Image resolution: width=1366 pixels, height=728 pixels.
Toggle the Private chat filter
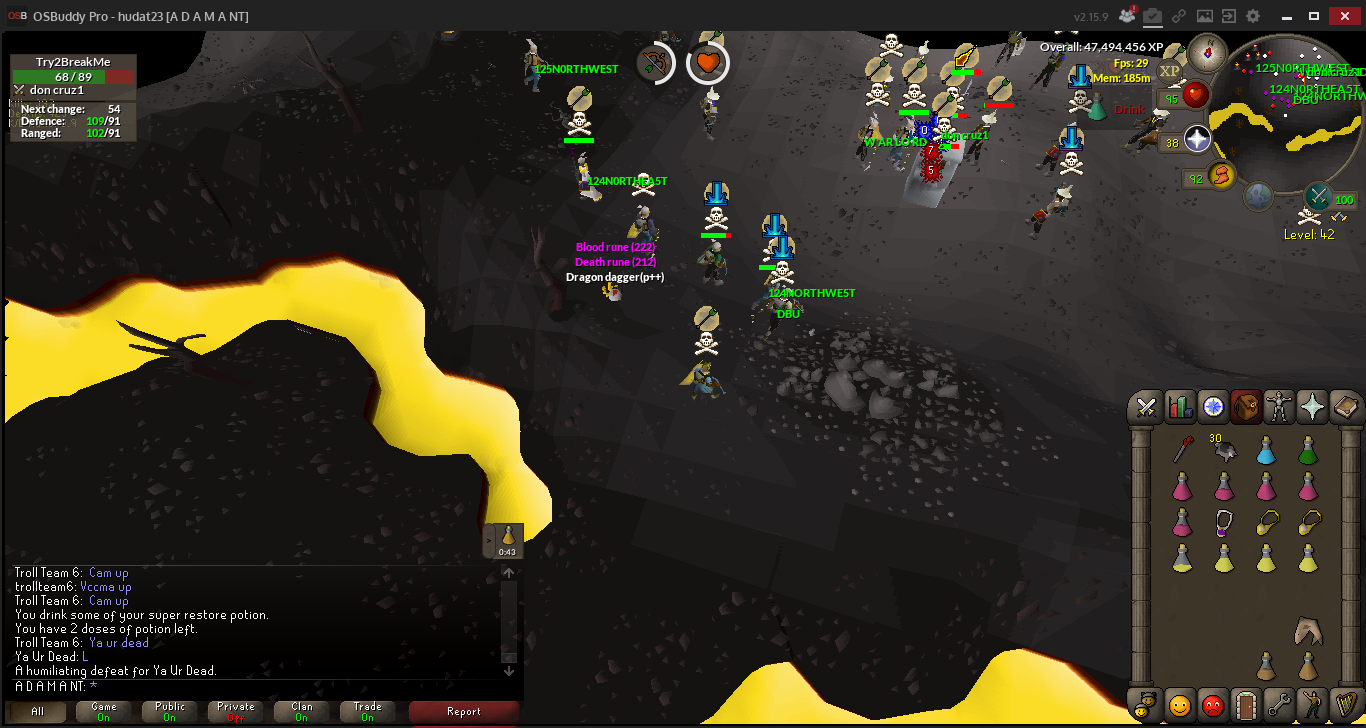pos(236,711)
